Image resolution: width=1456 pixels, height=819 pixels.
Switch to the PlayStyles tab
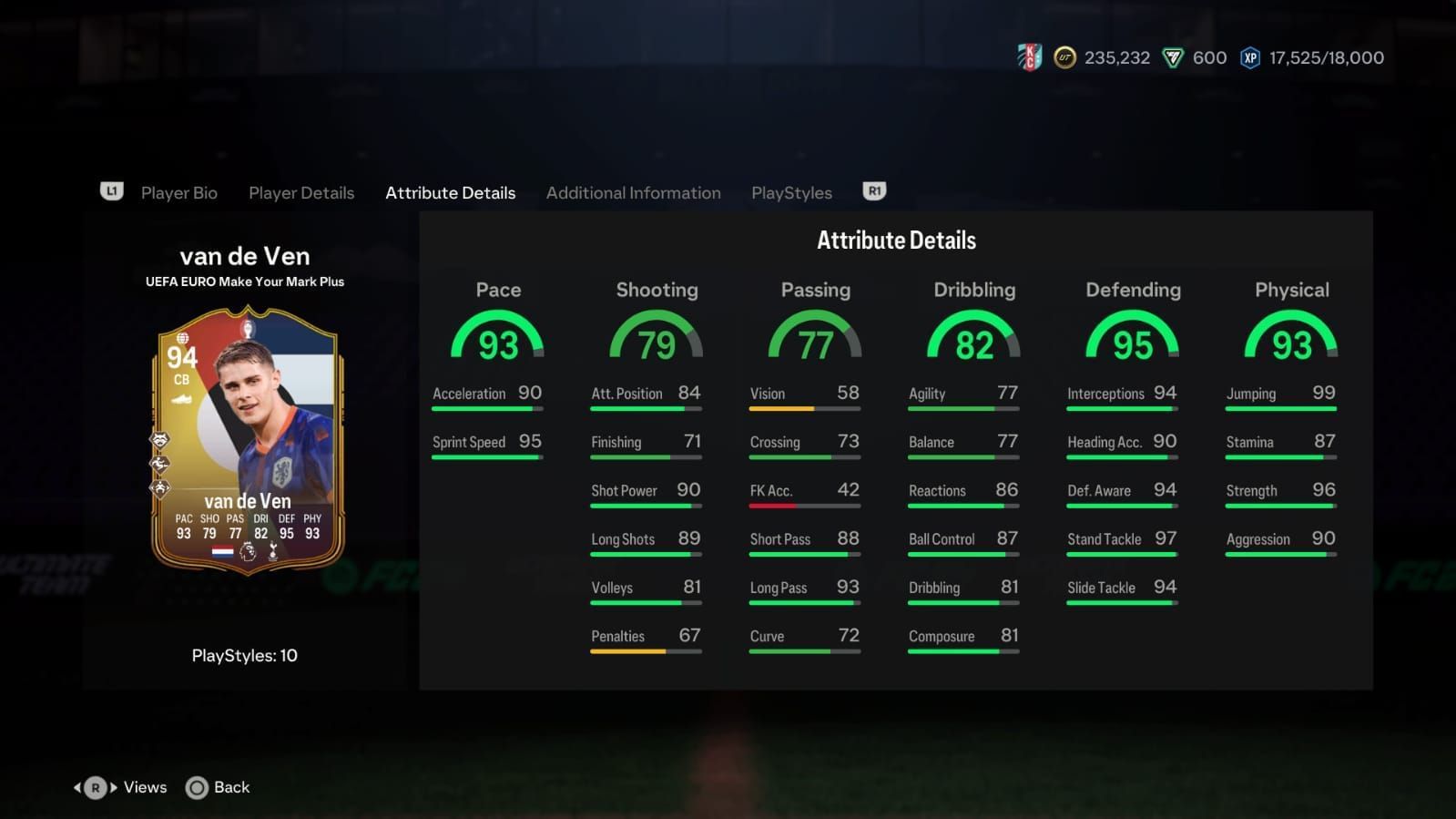coord(790,192)
